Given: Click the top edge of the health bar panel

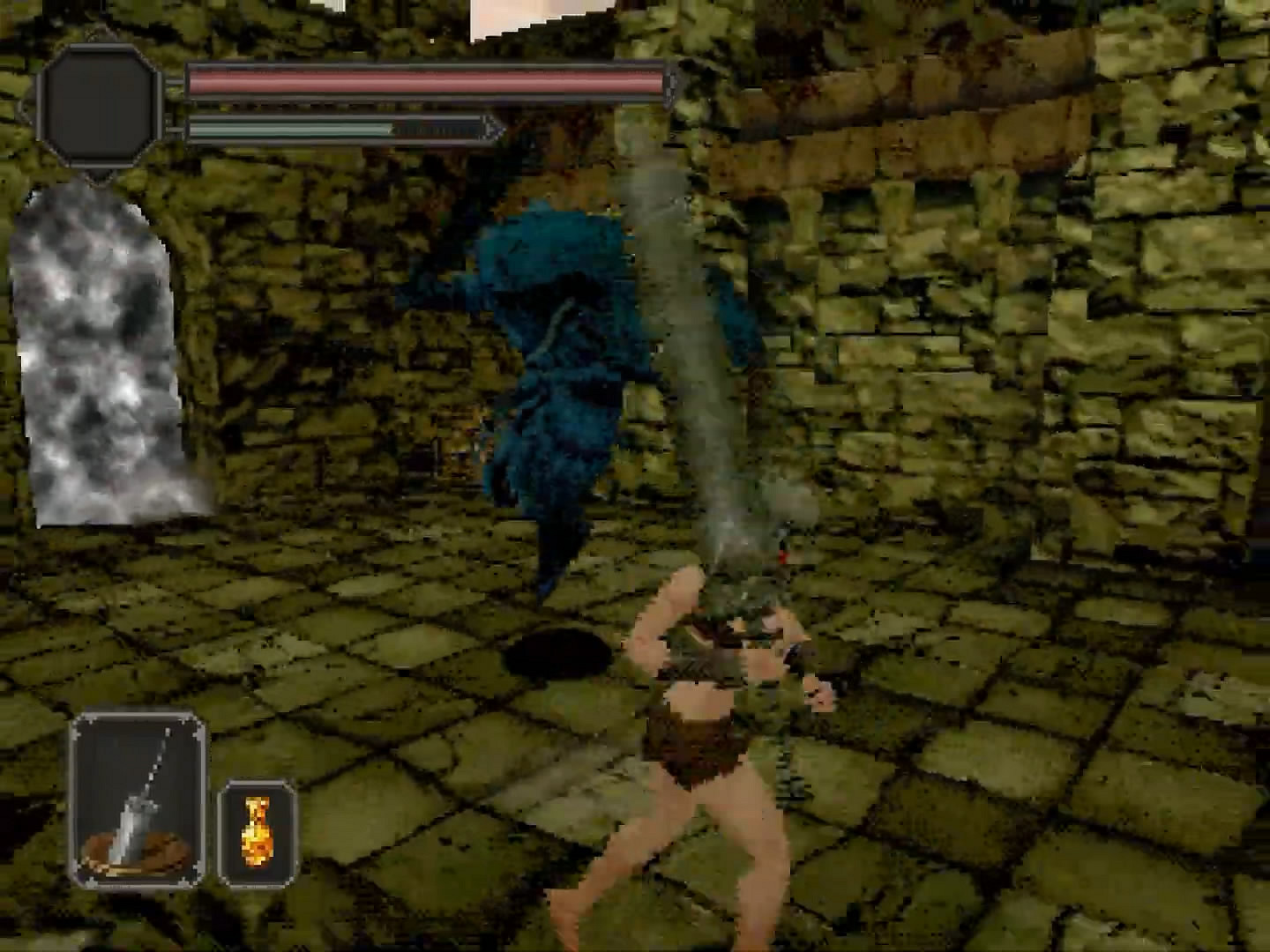Looking at the screenshot, I should point(423,69).
